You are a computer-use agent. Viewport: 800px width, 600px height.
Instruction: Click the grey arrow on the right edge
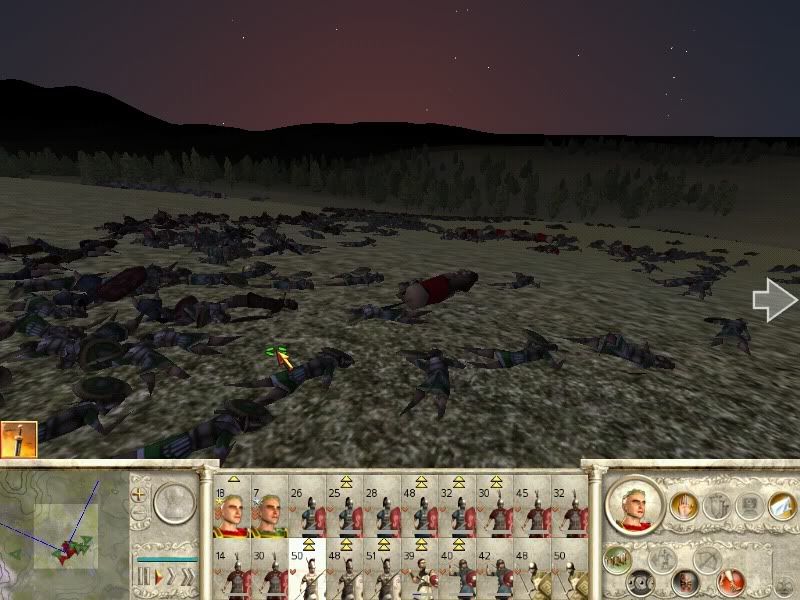click(774, 301)
